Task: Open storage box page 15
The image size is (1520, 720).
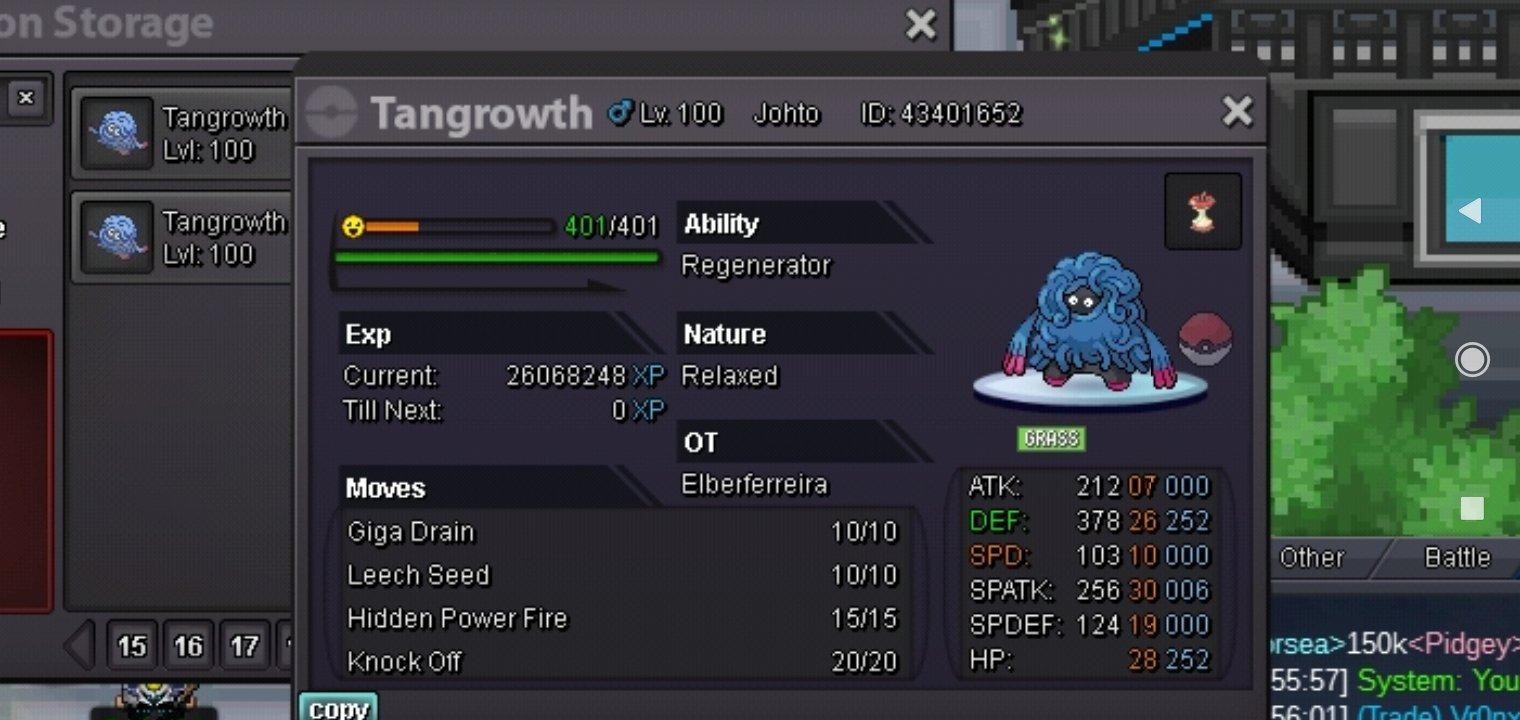Action: (x=132, y=646)
